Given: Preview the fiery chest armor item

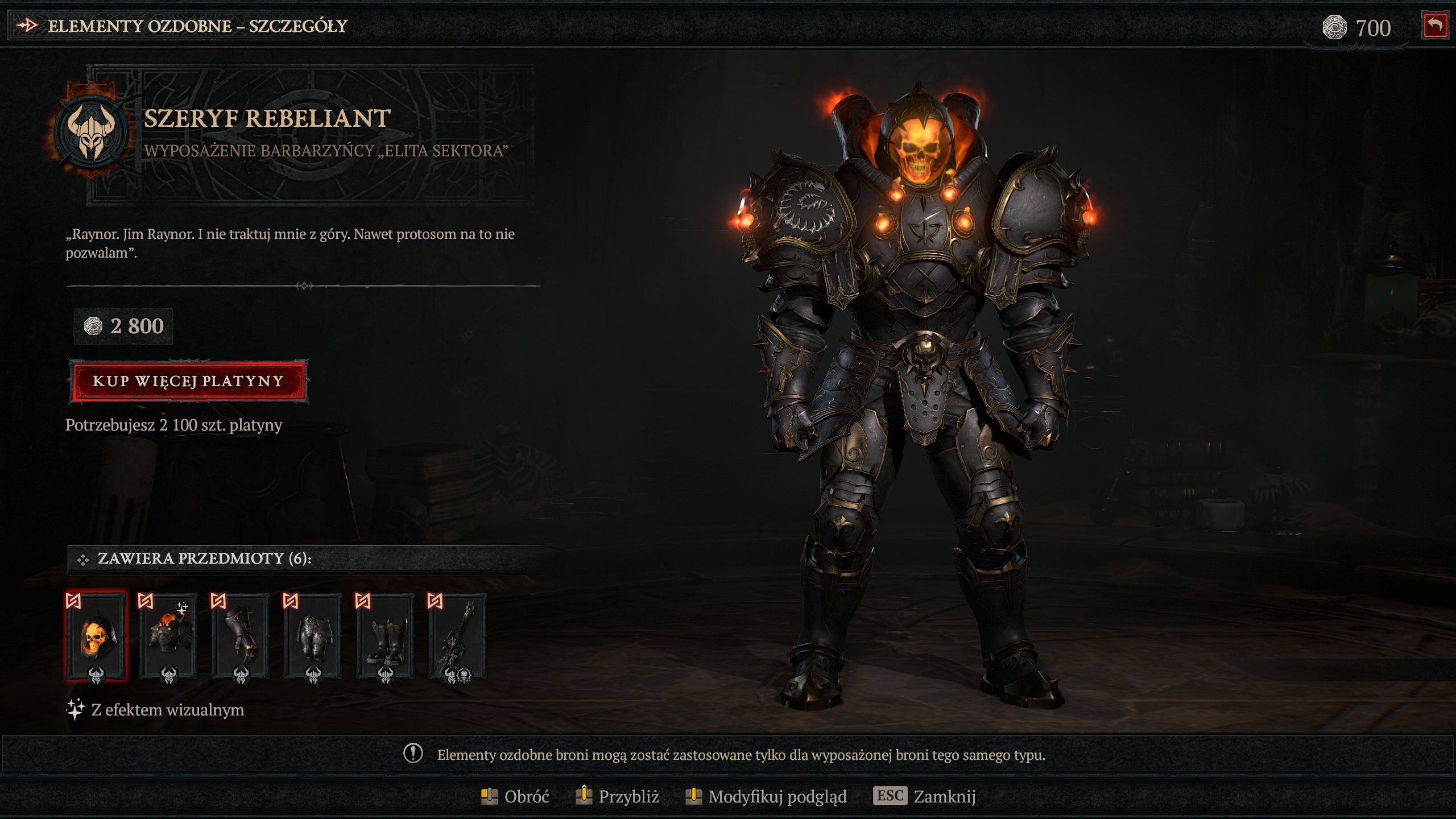Looking at the screenshot, I should [168, 636].
